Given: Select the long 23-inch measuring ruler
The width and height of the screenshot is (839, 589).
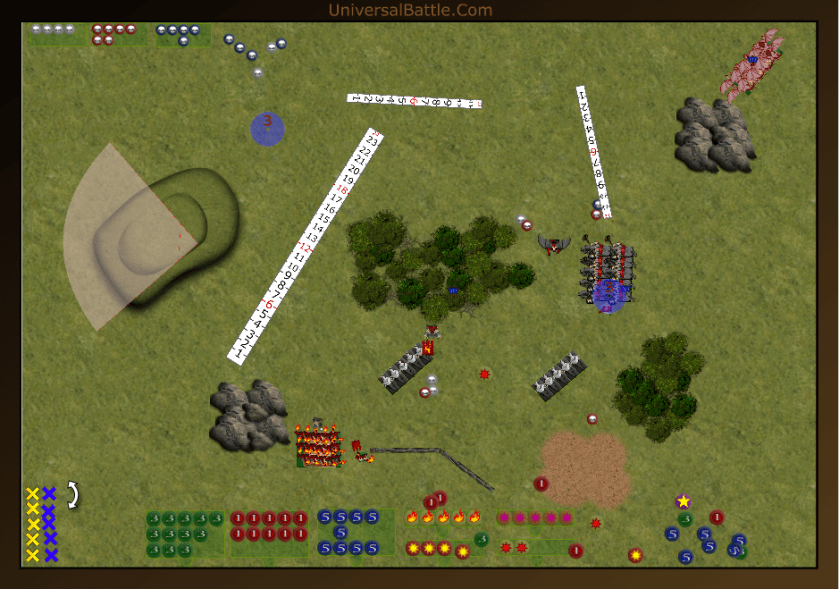Looking at the screenshot, I should (305, 247).
